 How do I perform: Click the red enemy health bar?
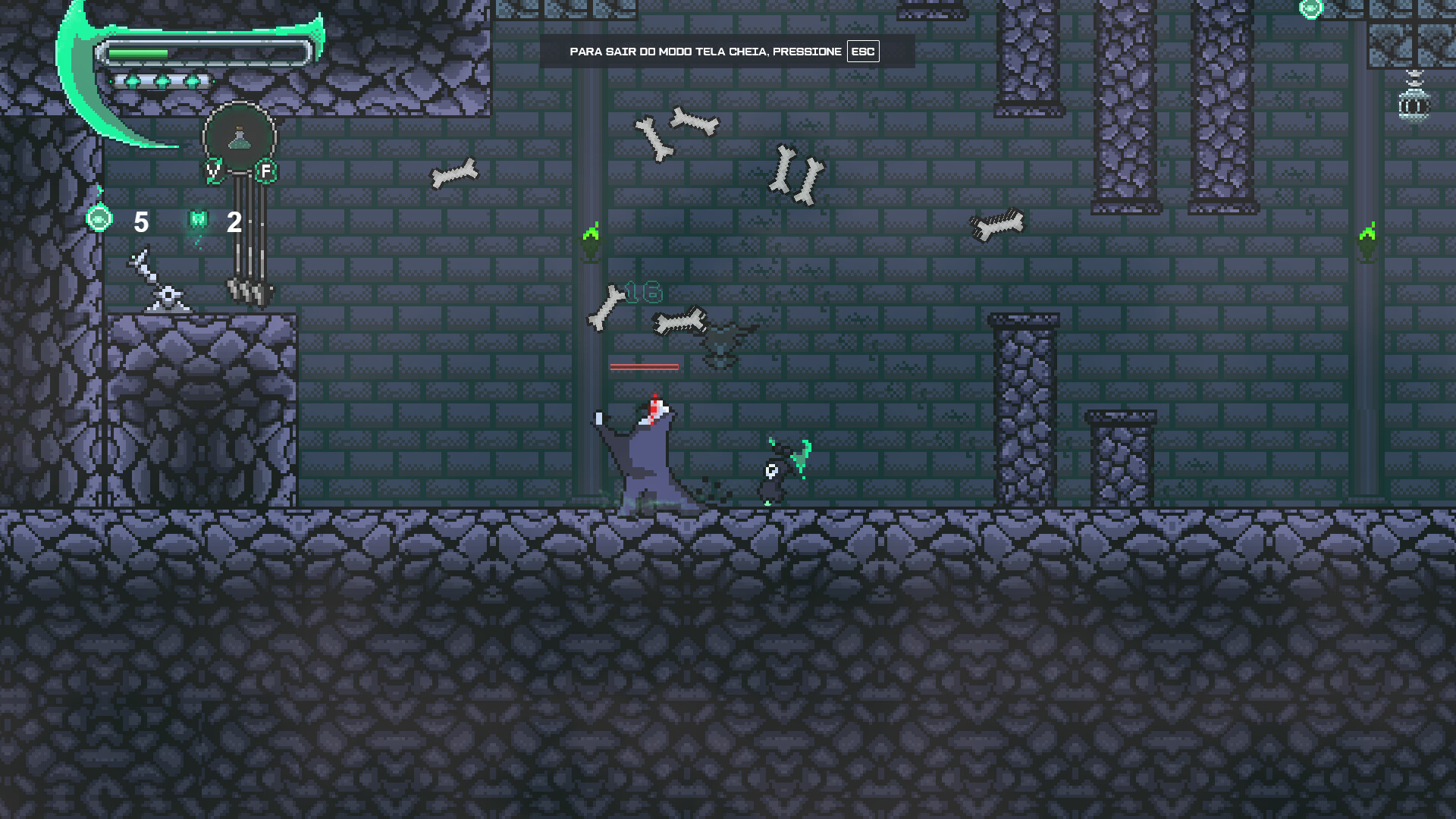pos(645,366)
